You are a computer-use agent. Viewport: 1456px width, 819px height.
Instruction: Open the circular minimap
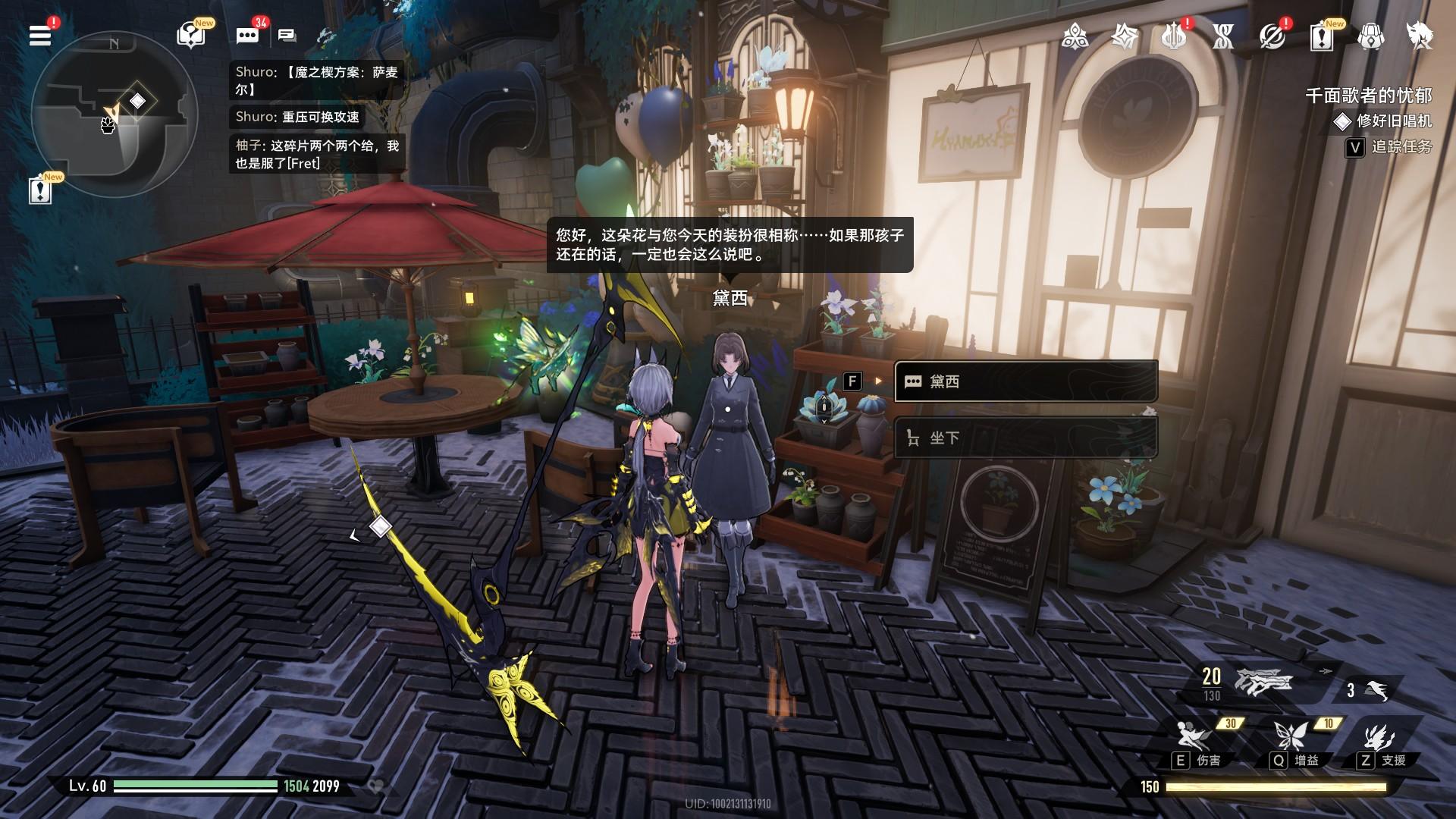[x=114, y=114]
